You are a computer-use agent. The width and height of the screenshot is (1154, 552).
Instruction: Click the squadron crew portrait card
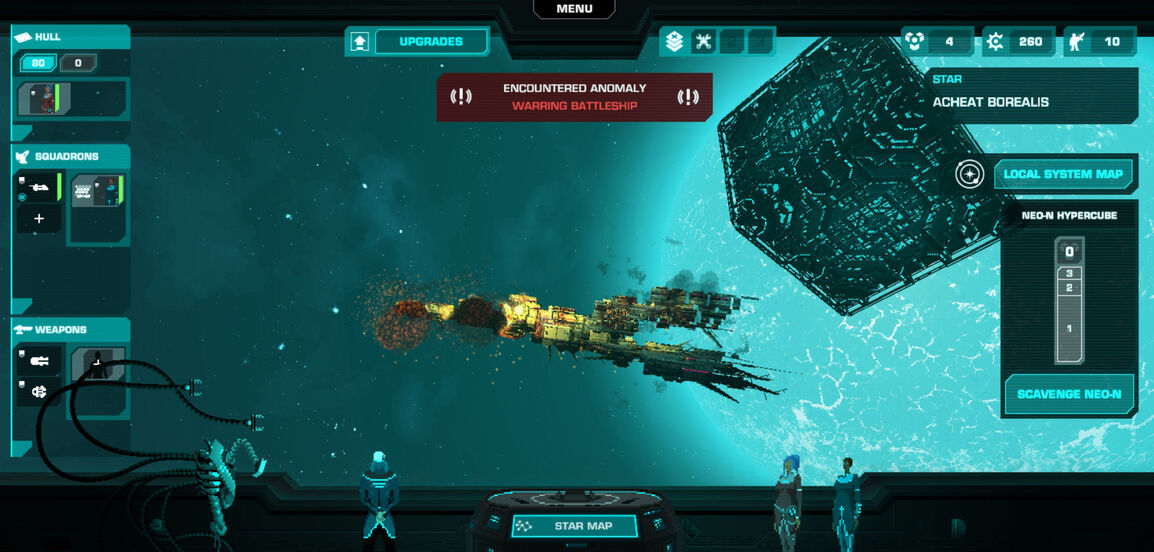pyautogui.click(x=97, y=190)
